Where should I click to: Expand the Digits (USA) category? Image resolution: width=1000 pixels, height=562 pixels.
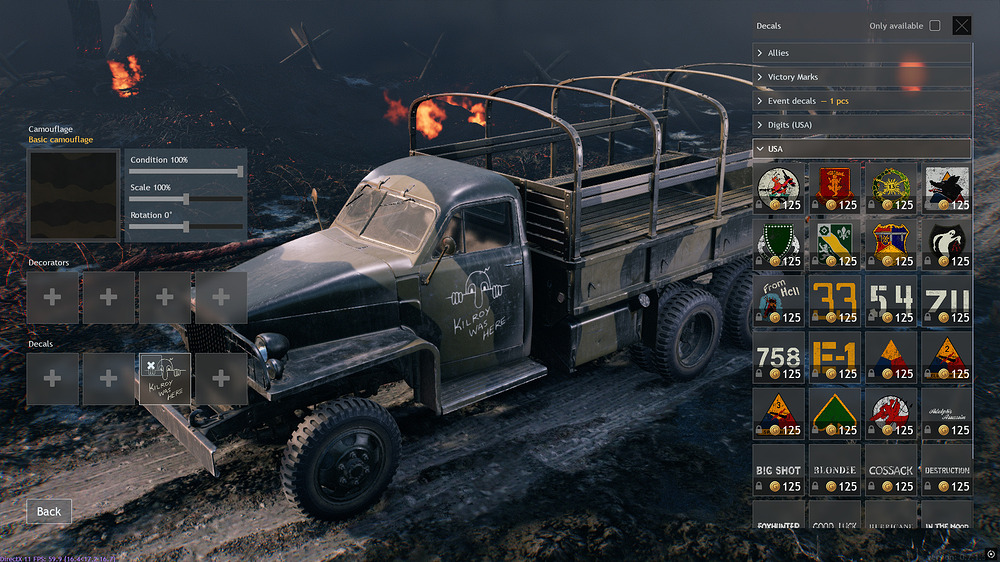861,125
